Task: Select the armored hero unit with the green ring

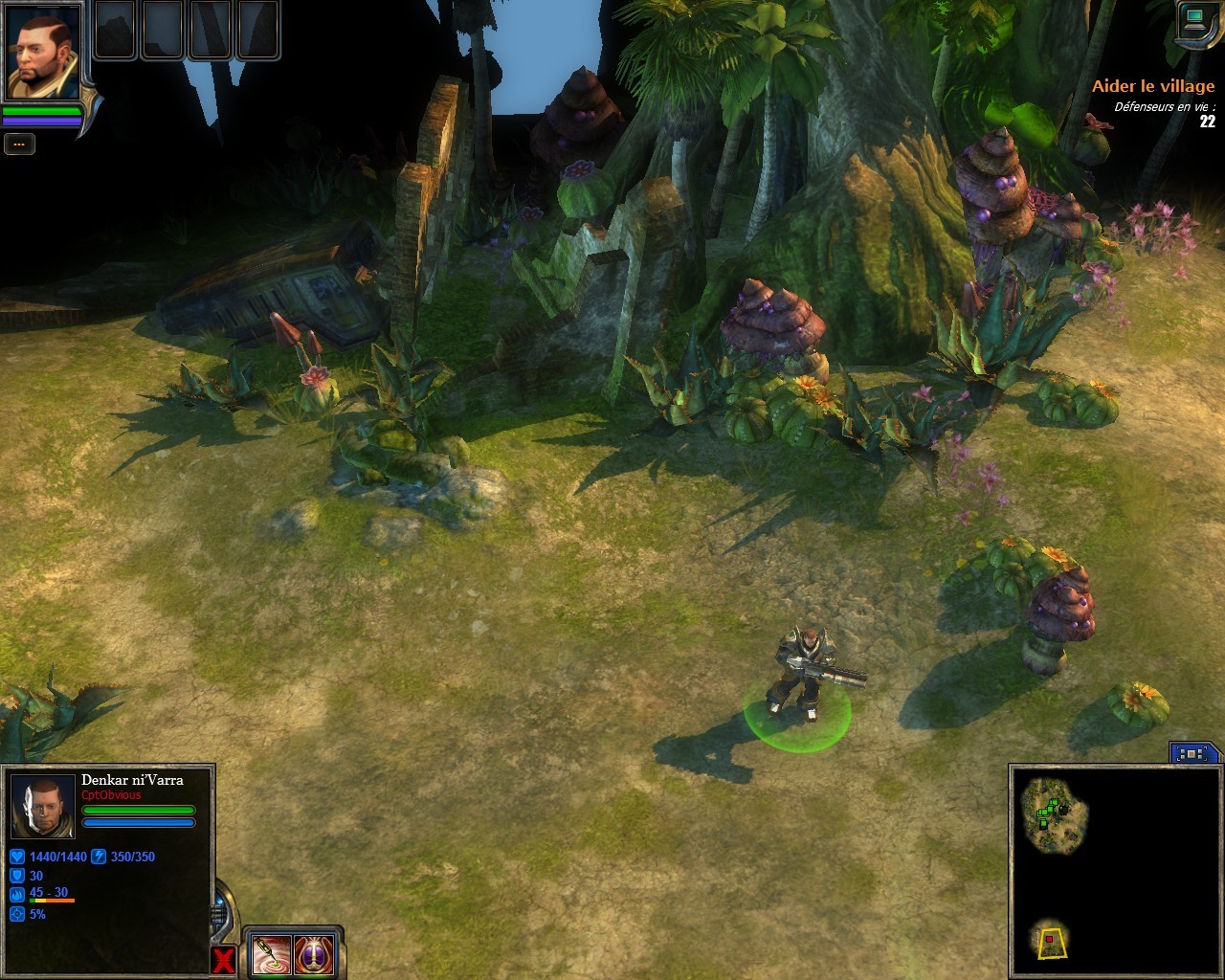Action: [x=799, y=675]
